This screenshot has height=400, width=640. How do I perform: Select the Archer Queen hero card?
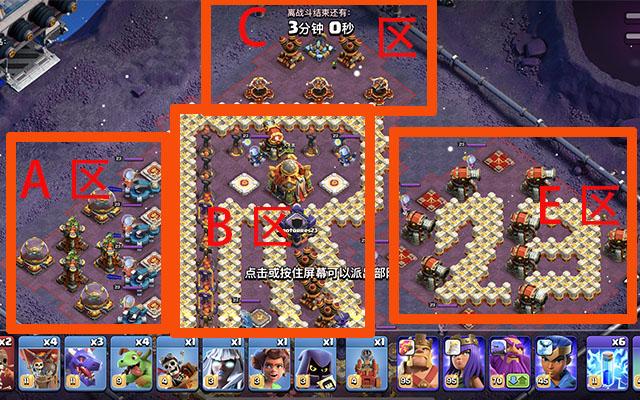point(466,367)
